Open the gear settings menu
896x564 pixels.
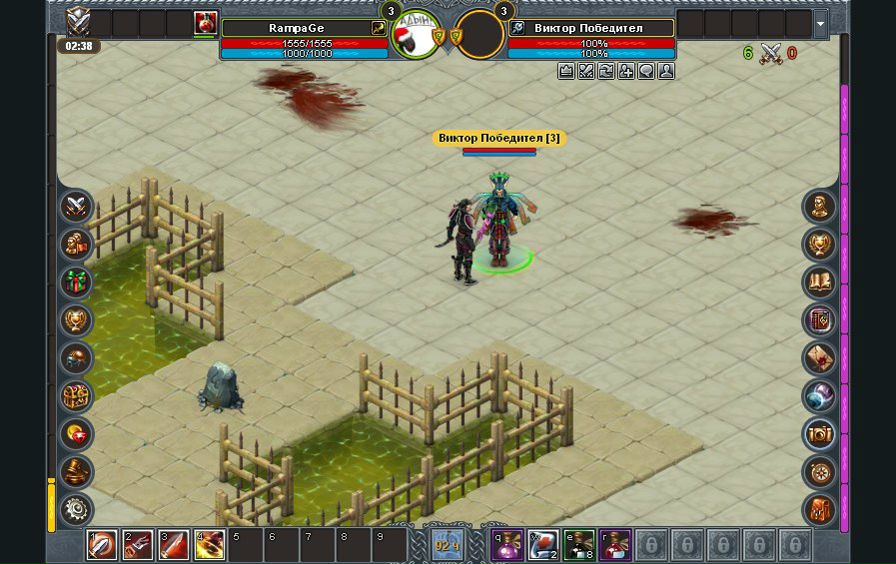(x=76, y=510)
